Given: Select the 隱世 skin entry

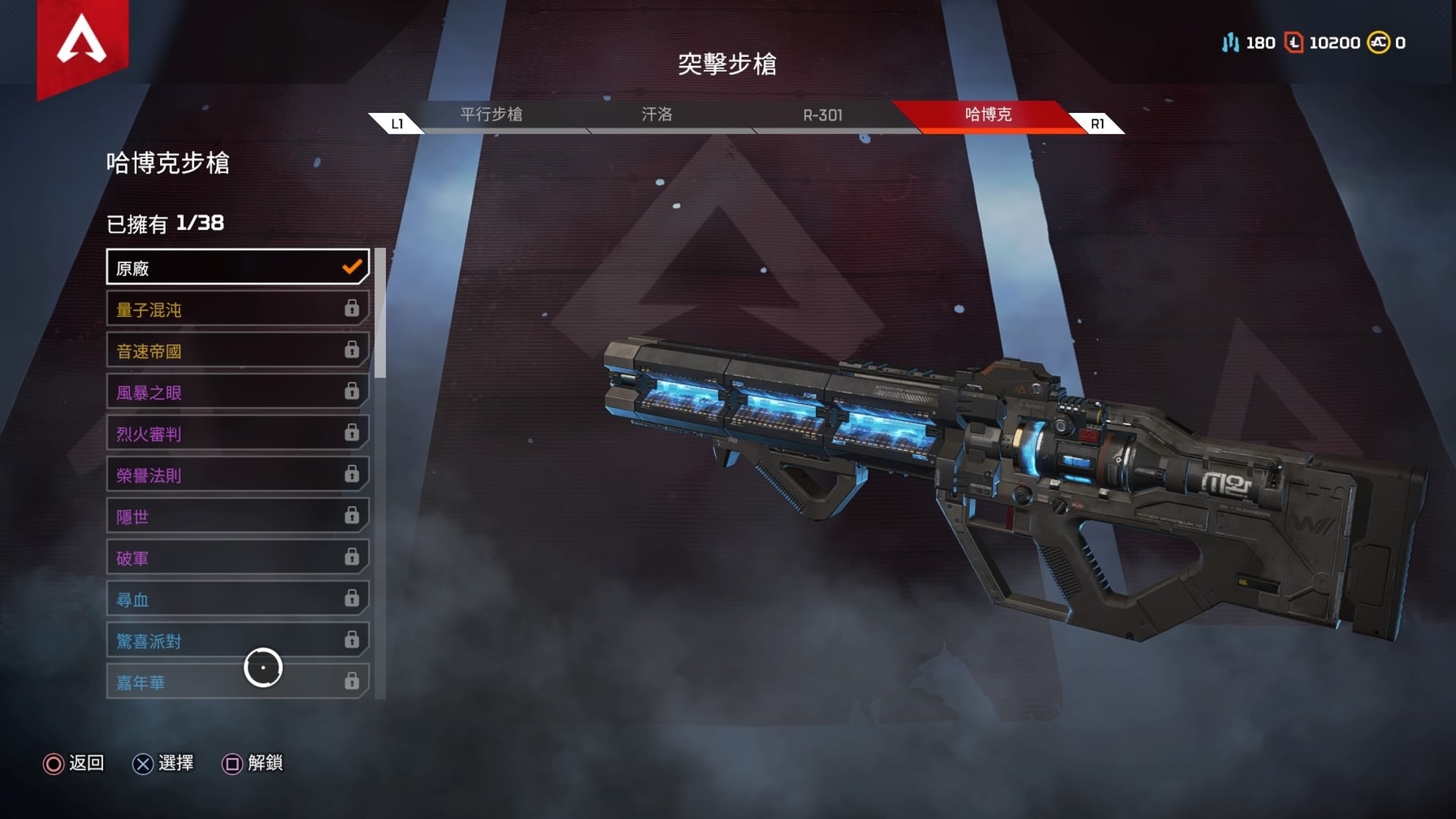Looking at the screenshot, I should coord(237,516).
